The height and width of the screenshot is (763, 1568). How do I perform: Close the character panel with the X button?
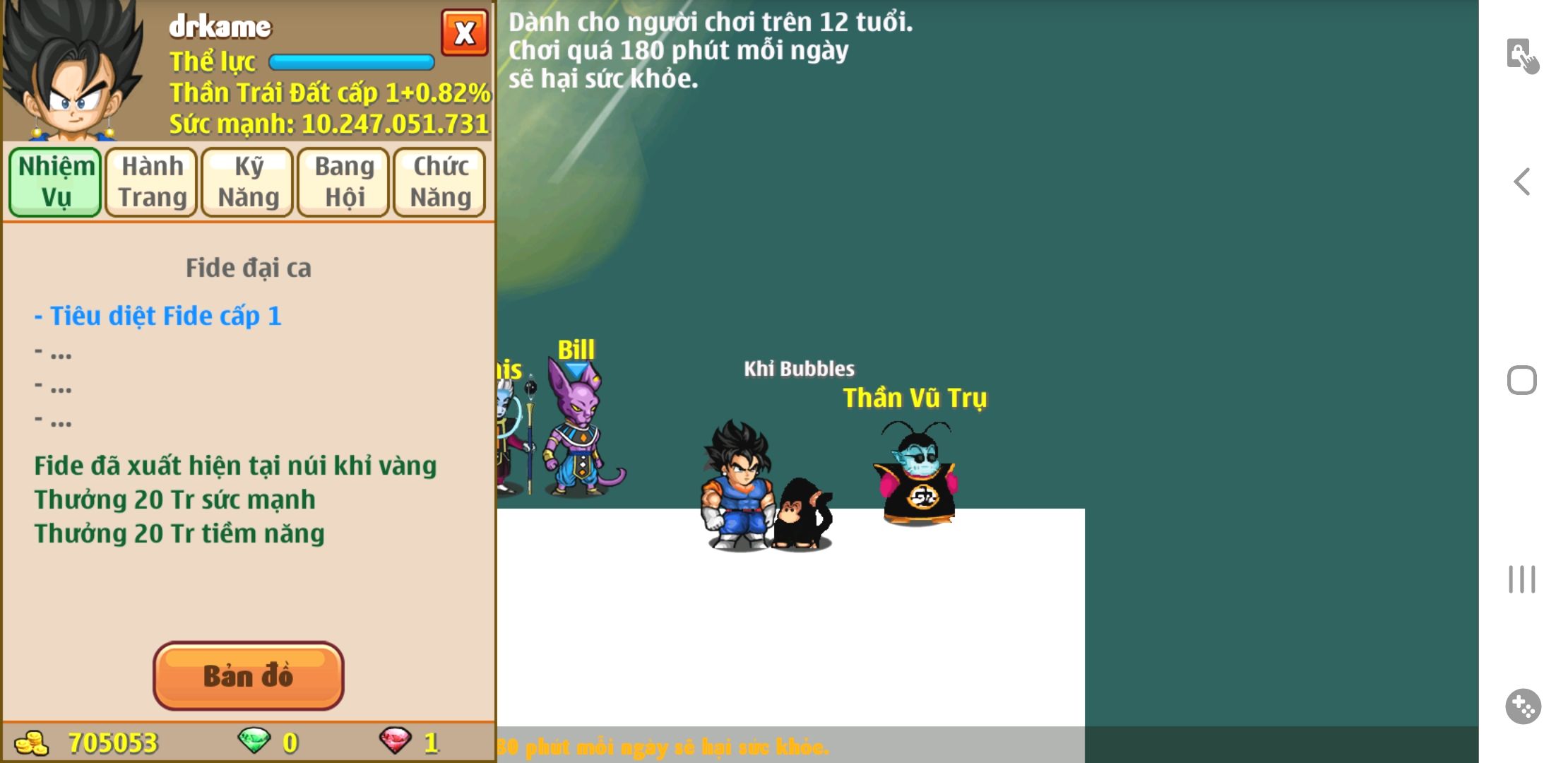[x=464, y=32]
